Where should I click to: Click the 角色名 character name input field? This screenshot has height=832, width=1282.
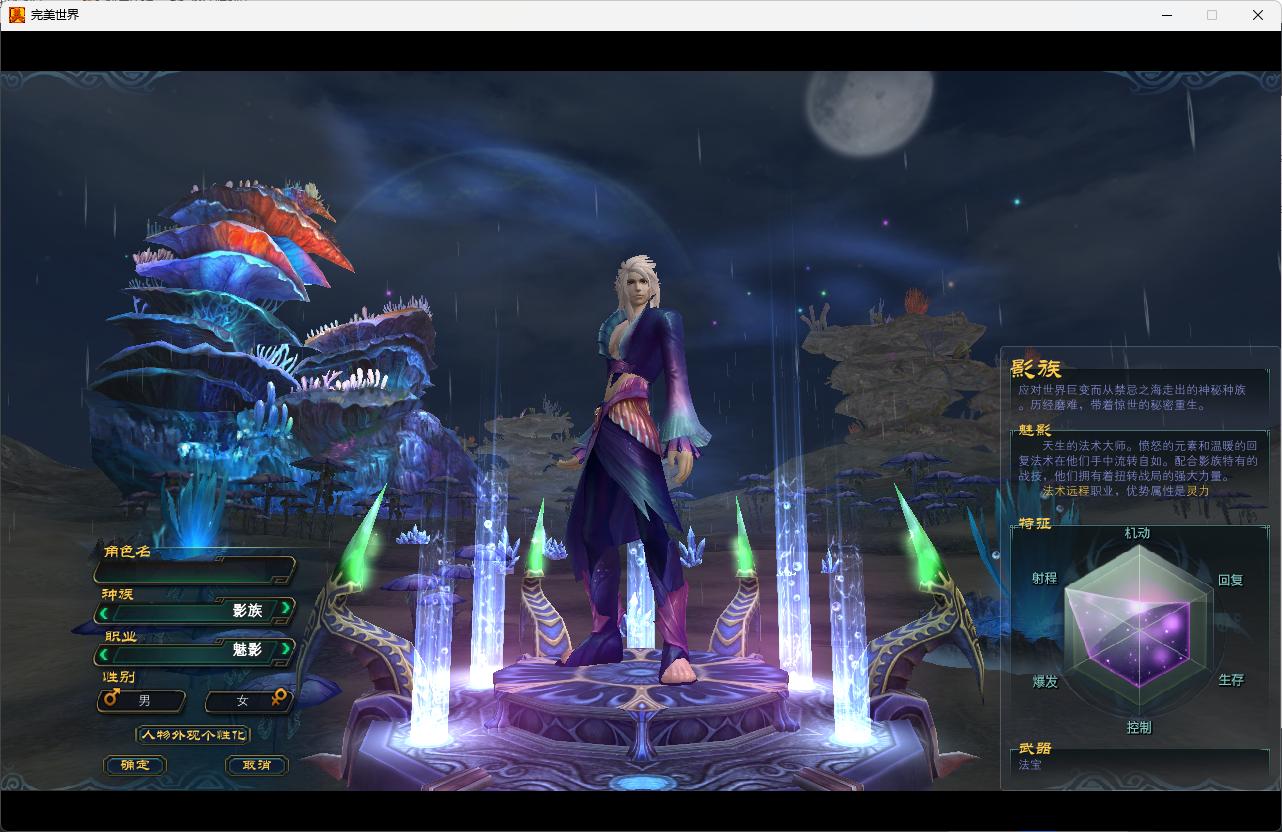(194, 571)
